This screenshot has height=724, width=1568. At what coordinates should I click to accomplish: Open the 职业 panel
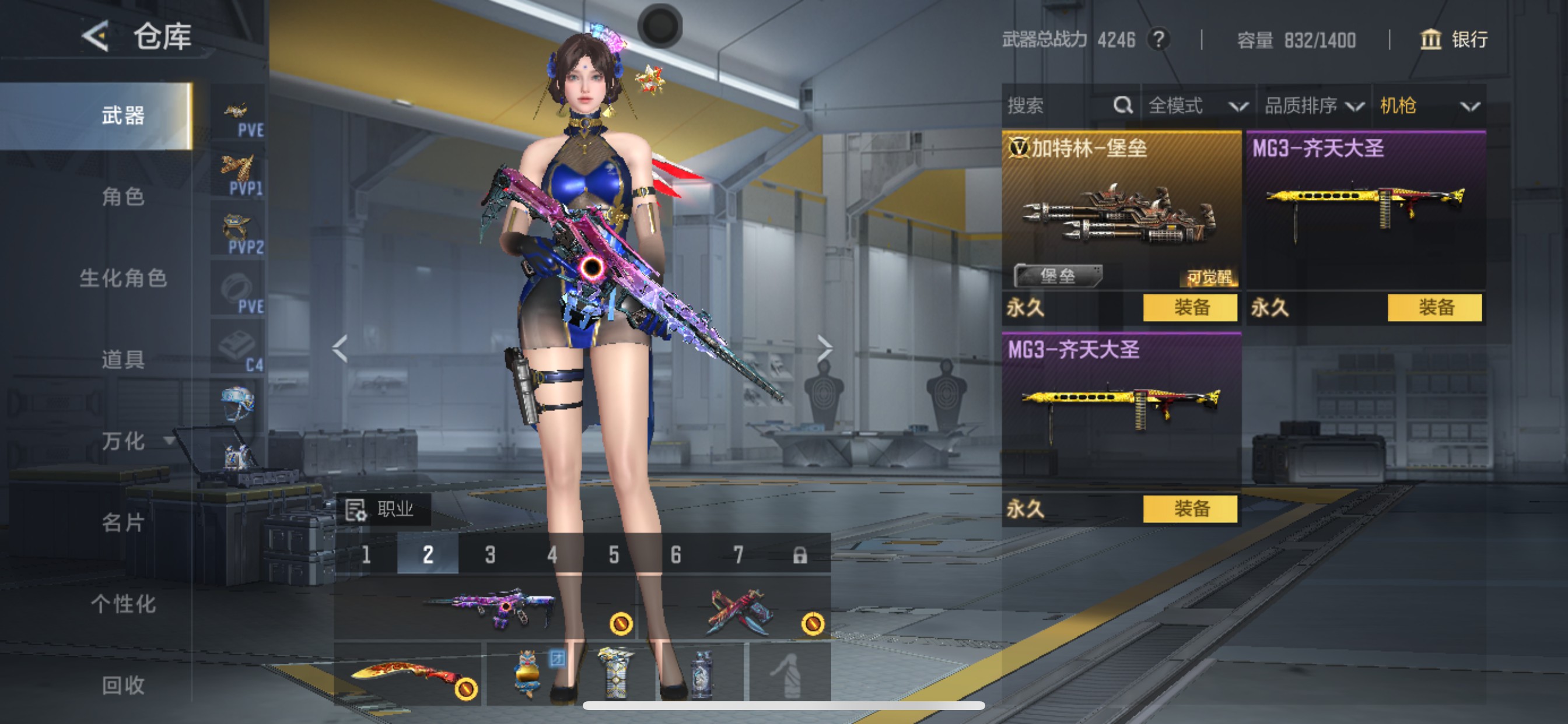pos(382,509)
